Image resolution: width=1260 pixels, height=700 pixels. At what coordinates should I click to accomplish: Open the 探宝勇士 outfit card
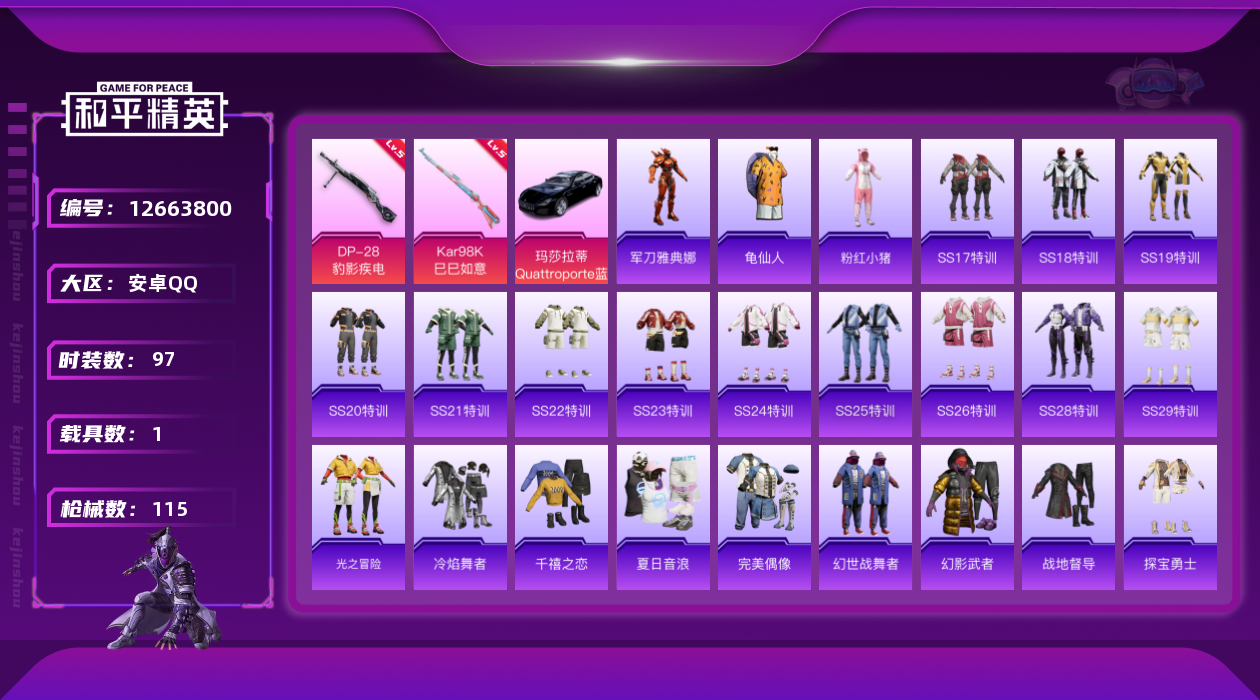pos(1170,517)
